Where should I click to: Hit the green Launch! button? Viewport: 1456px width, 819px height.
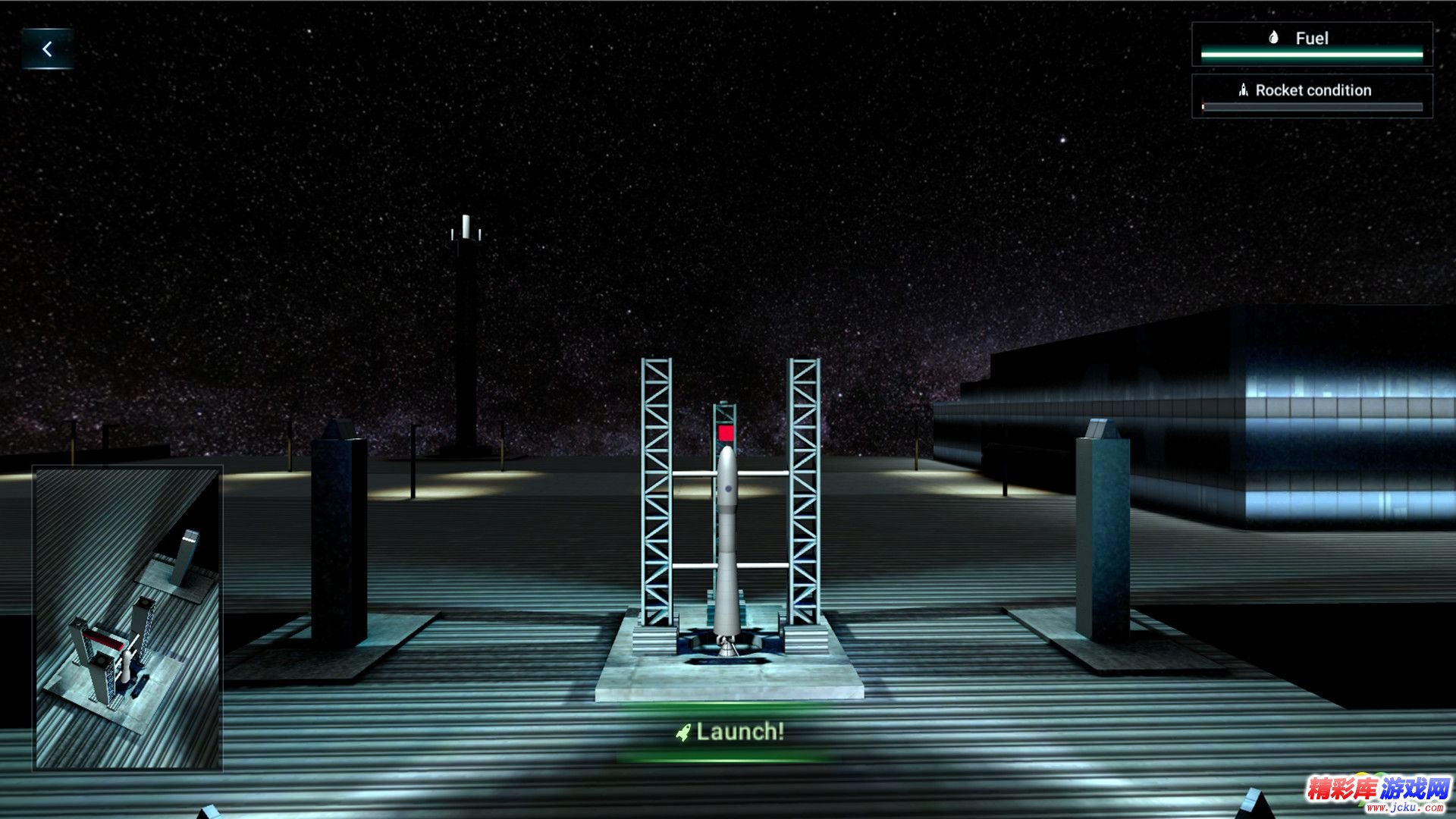[730, 732]
